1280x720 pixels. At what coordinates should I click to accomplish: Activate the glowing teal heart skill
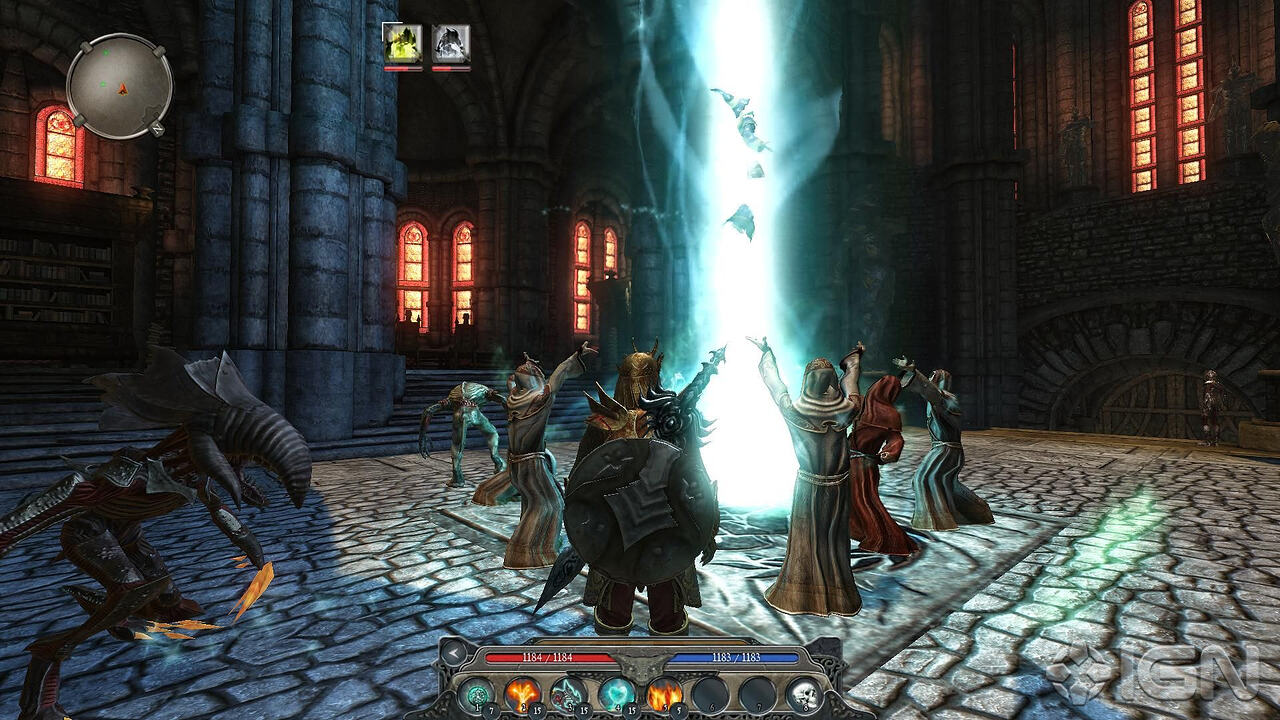click(x=617, y=691)
